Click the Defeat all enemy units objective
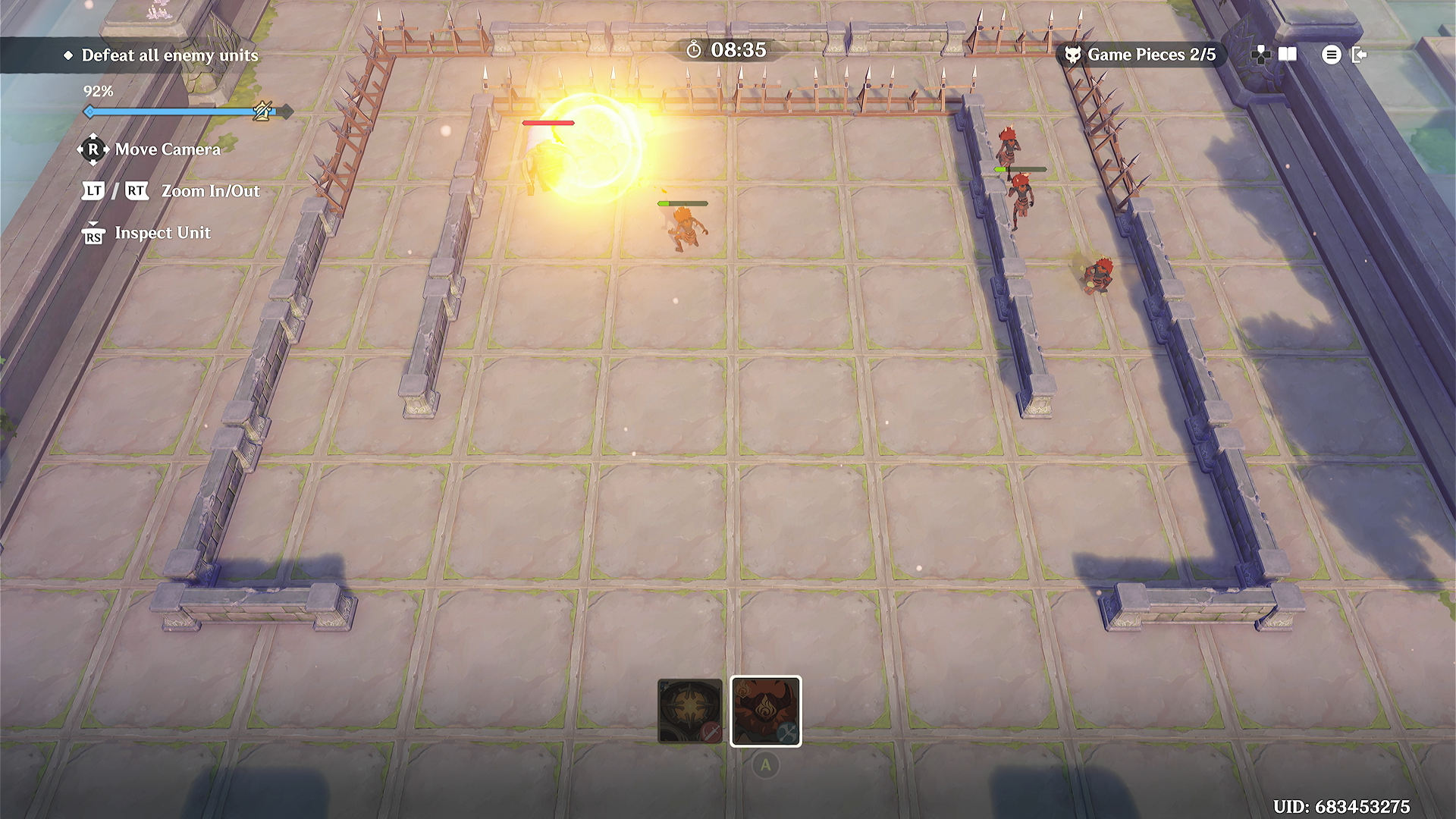The image size is (1456, 819). 169,55
